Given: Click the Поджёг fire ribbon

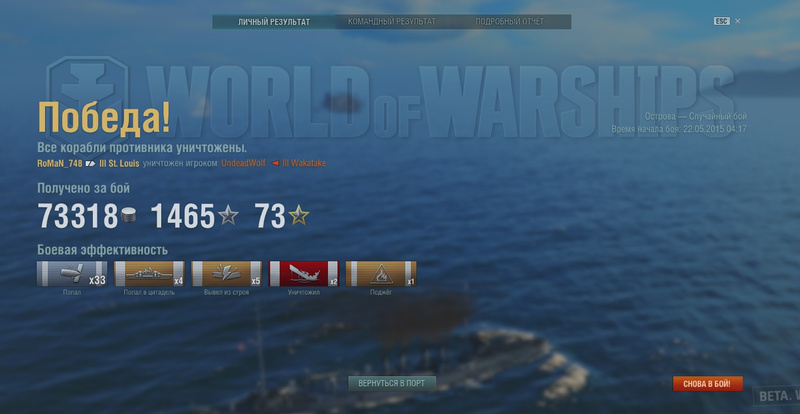Looking at the screenshot, I should click(380, 274).
